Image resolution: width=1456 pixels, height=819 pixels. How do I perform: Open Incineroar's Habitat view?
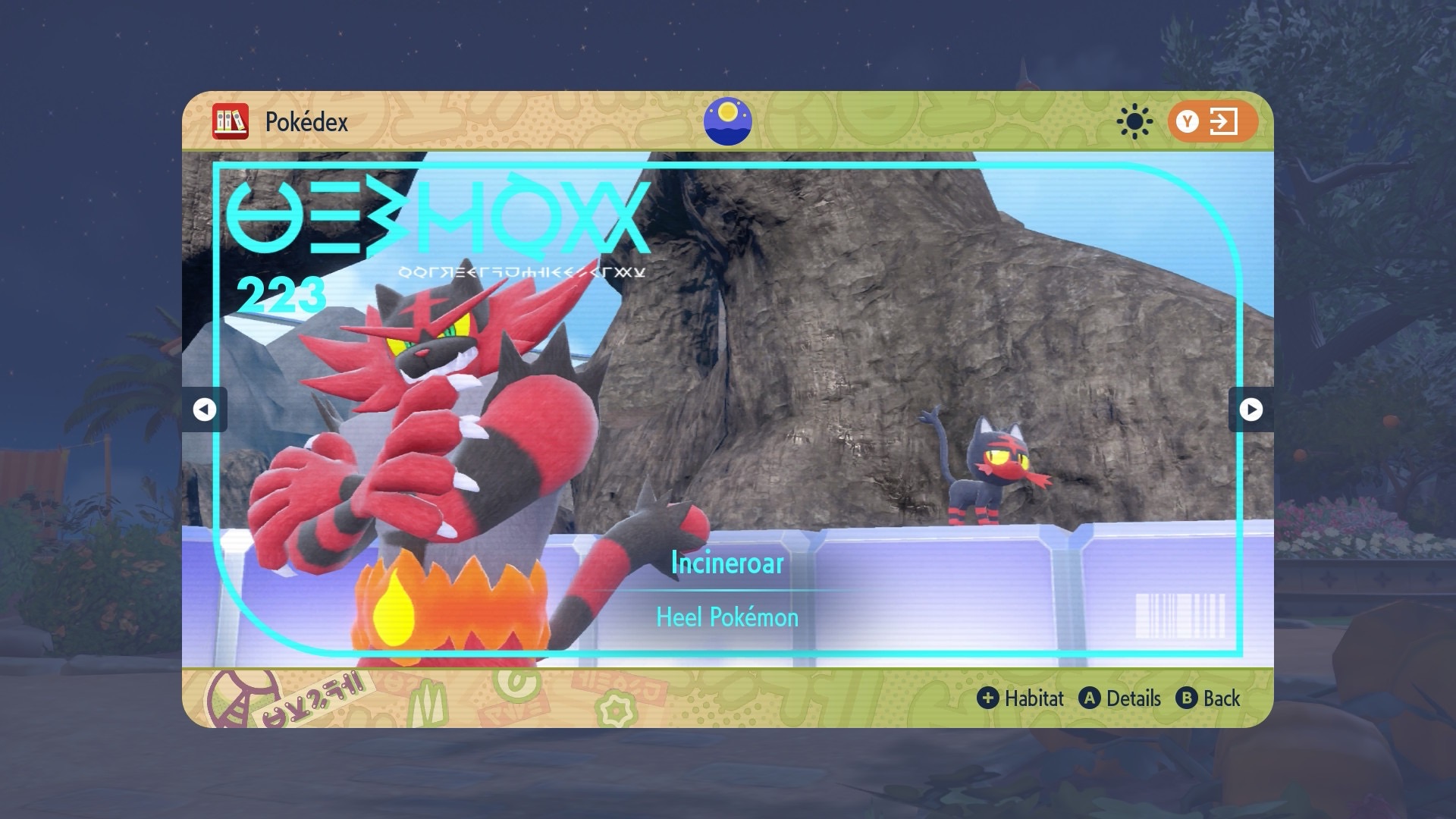tap(1021, 698)
